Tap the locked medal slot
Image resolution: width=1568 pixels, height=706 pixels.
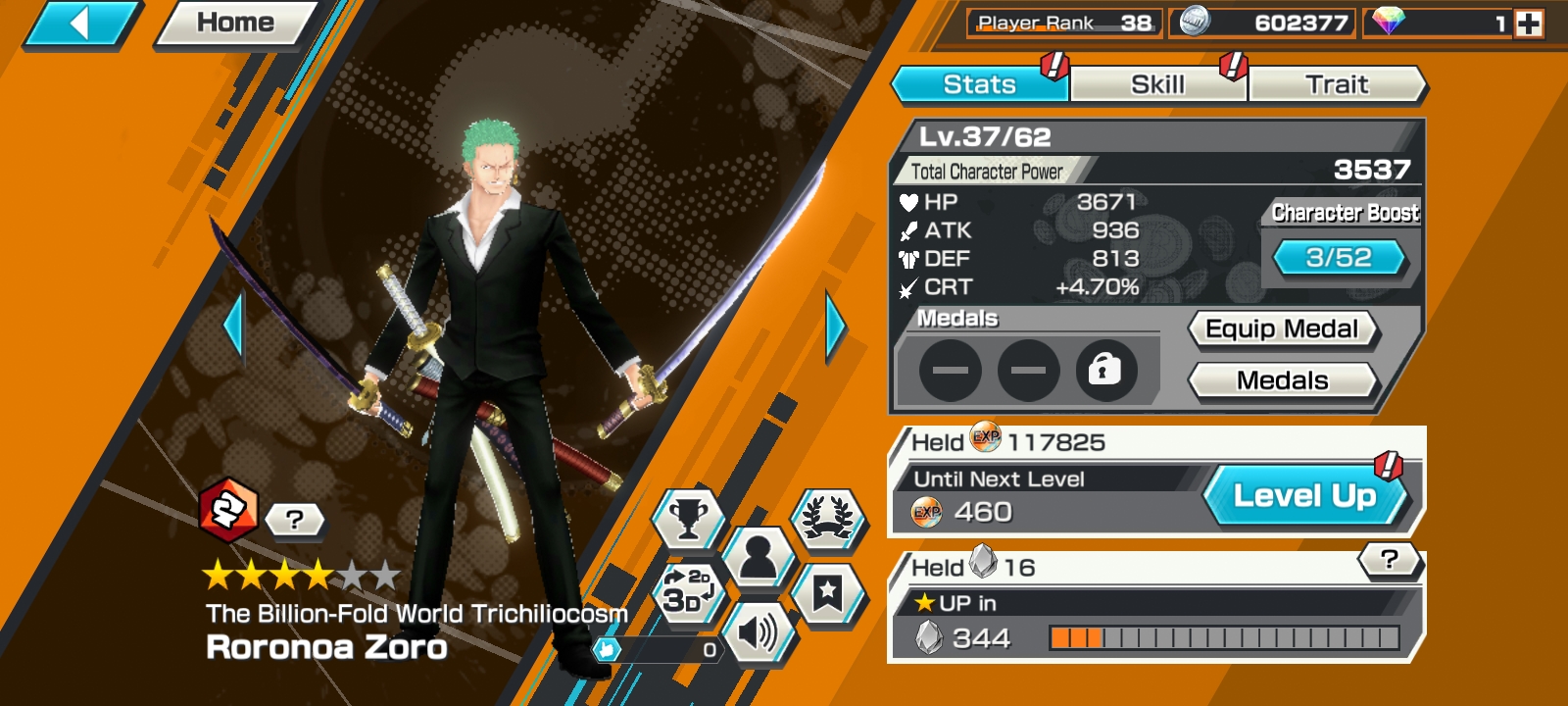tap(1105, 371)
